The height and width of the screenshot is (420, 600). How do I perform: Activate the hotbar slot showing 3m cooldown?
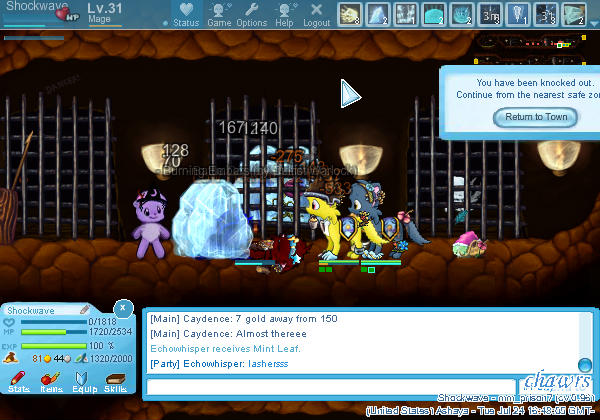tap(490, 14)
